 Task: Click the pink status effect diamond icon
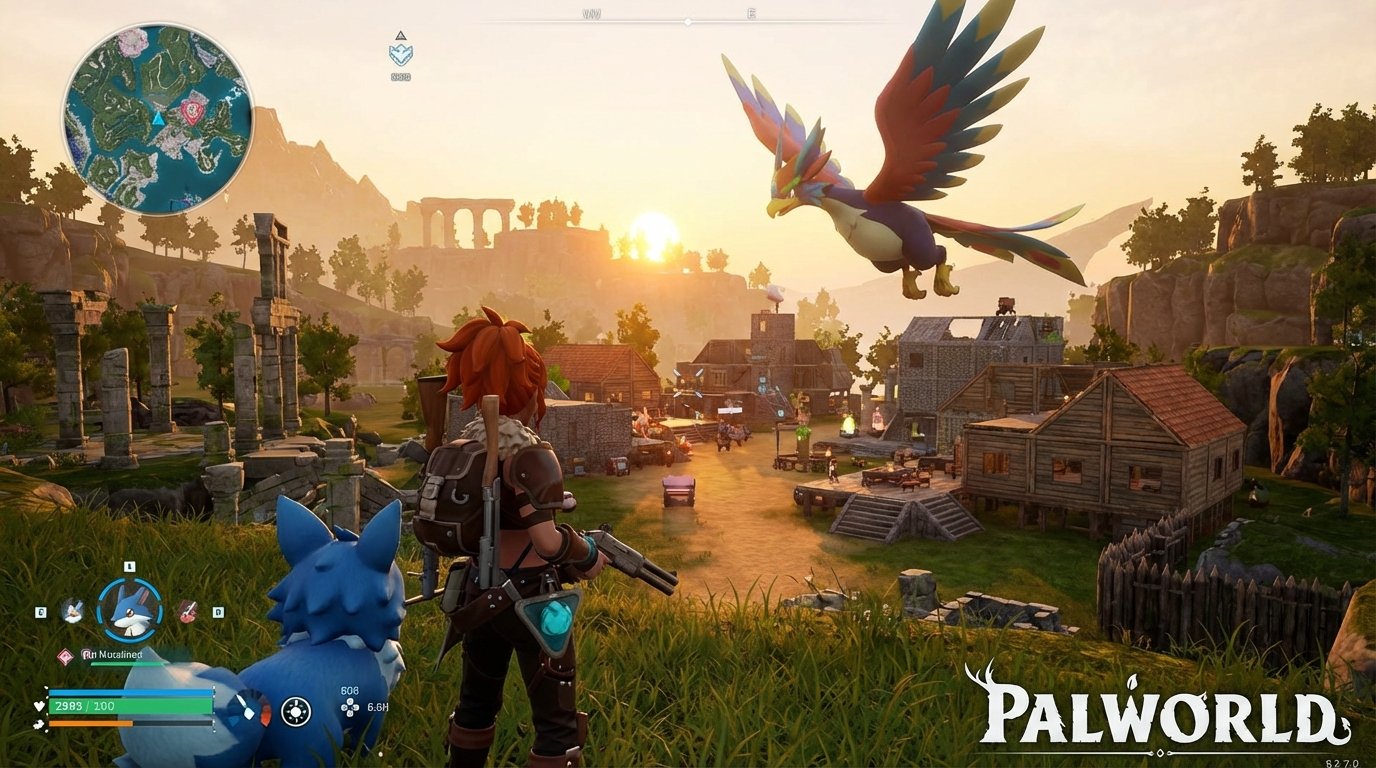(65, 655)
